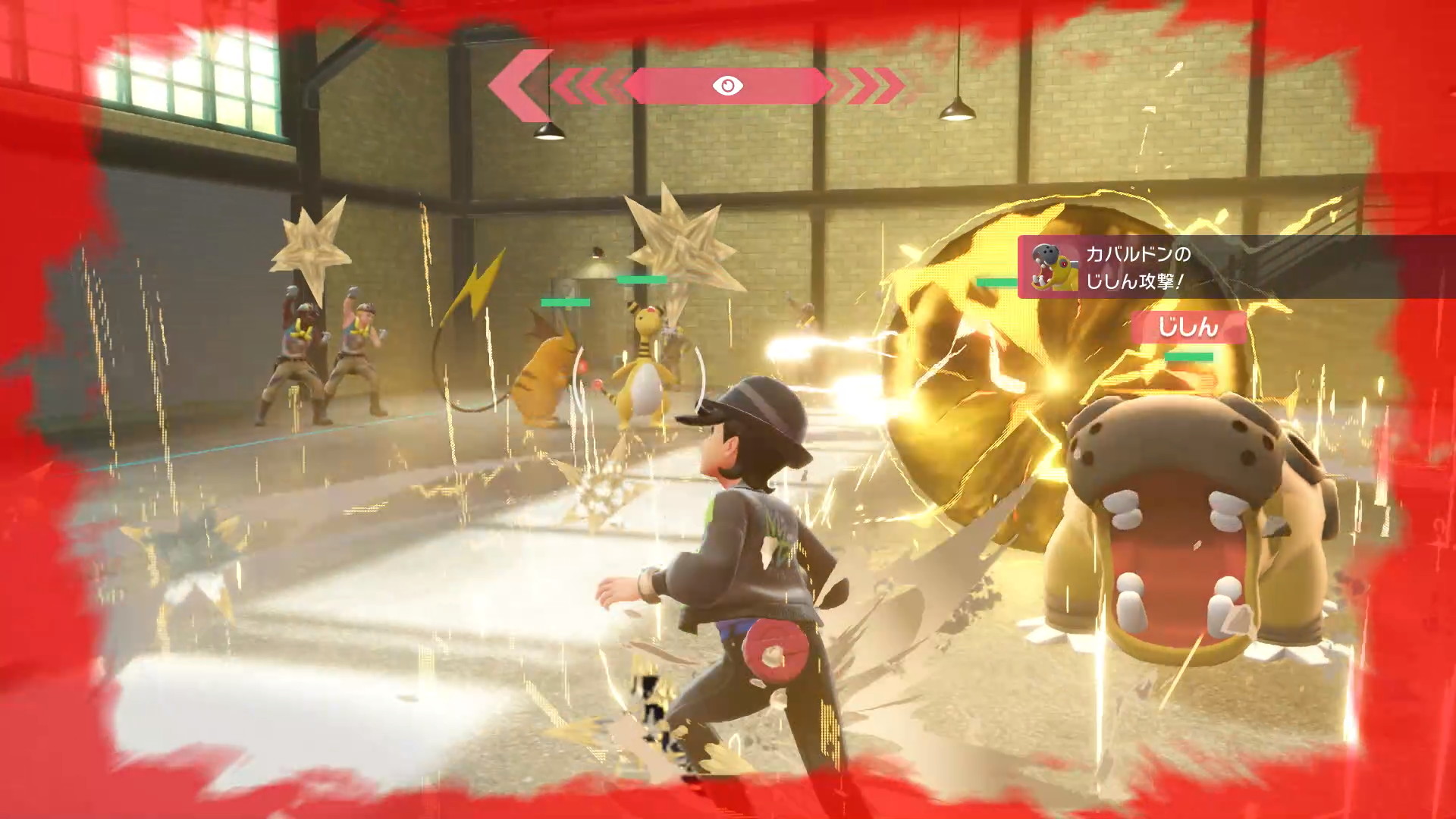The image size is (1456, 819).
Task: Click the eye icon on the alert gauge
Action: click(x=727, y=86)
